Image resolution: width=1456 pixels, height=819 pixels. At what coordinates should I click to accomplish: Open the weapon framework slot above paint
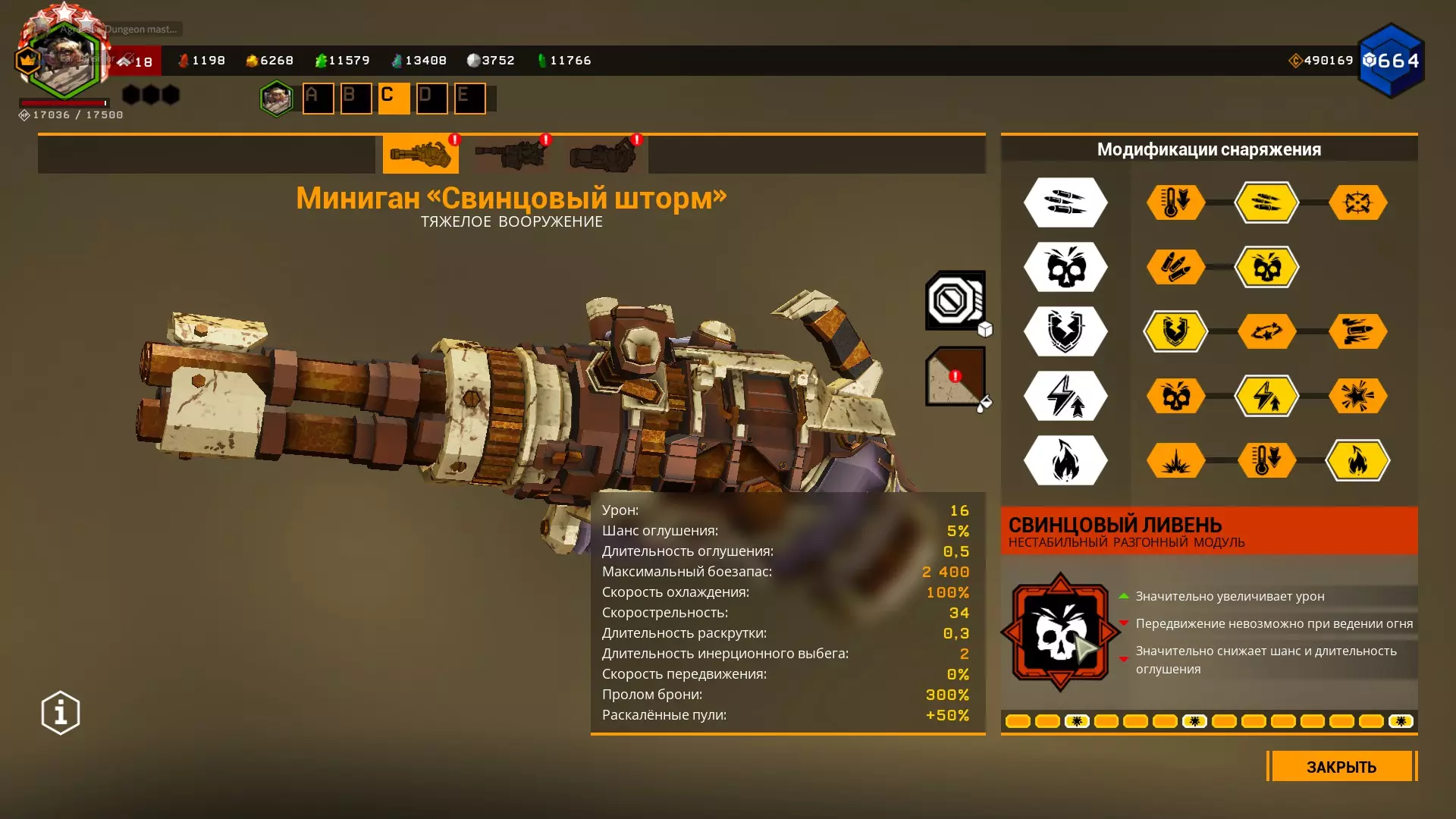[955, 300]
